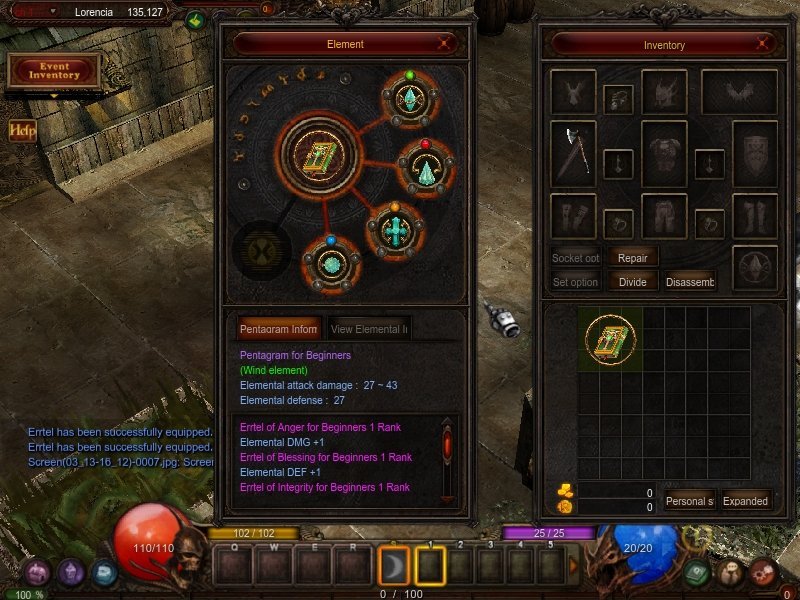This screenshot has height=600, width=800.
Task: Close the Element window
Action: click(x=446, y=44)
